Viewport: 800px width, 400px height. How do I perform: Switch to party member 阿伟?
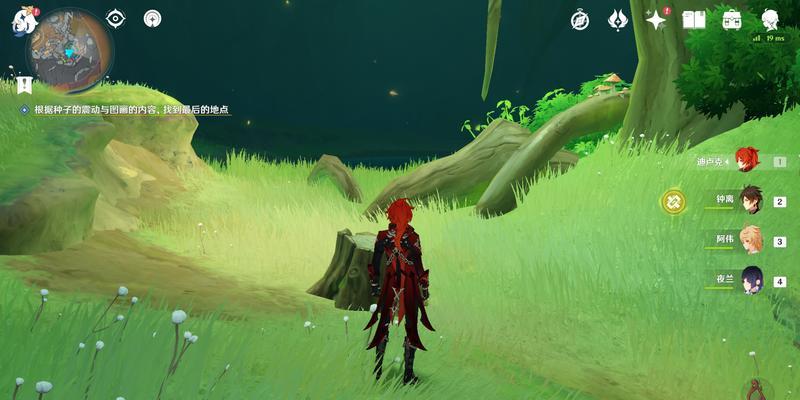[749, 240]
